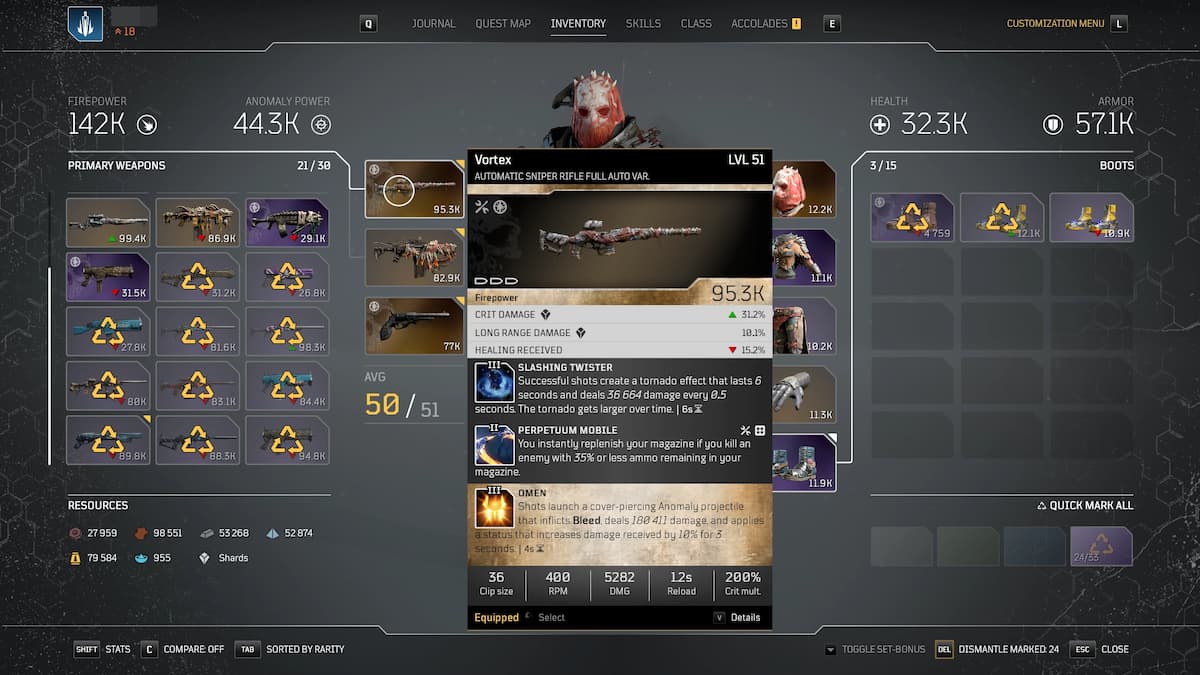
Task: Choose the purple rarity quick mark filter
Action: tap(1100, 547)
